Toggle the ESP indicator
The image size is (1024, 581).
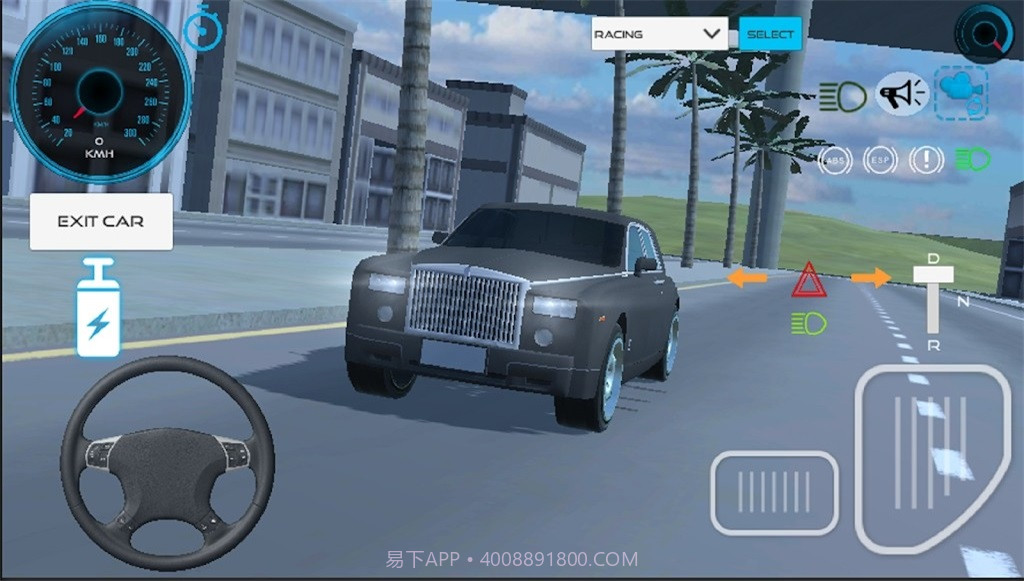coord(881,160)
